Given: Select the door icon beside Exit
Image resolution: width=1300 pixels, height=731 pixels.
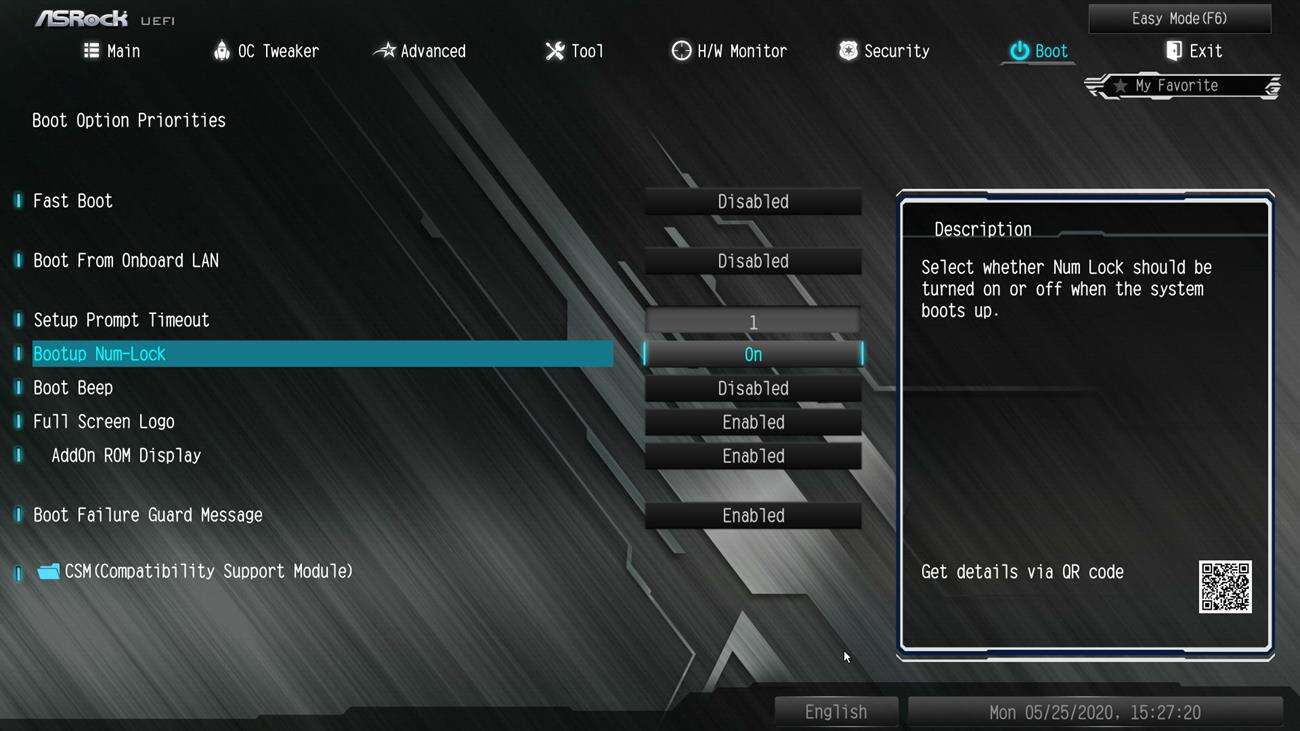Looking at the screenshot, I should click(1173, 50).
